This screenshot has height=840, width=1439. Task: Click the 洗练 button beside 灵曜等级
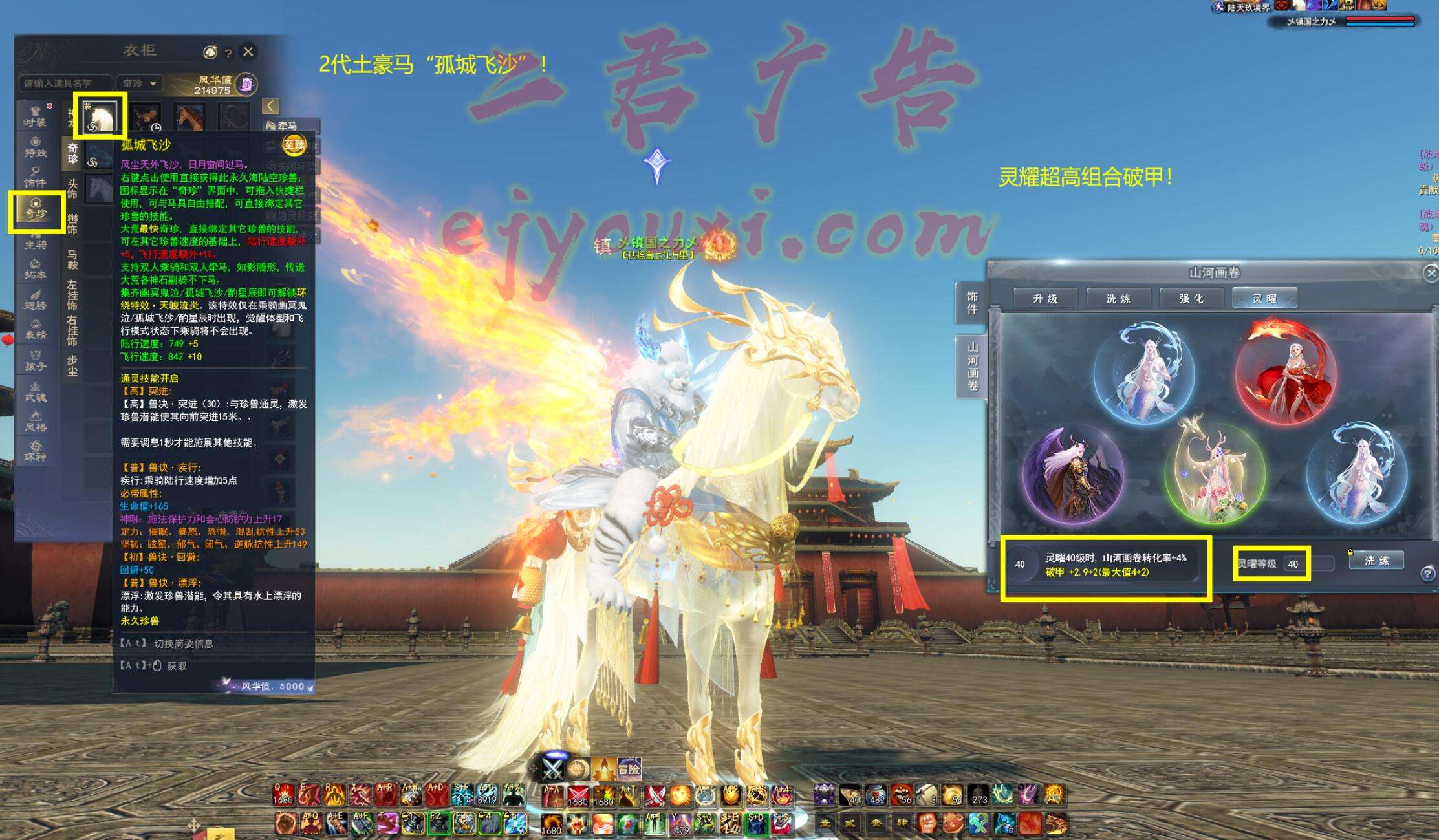coord(1376,561)
